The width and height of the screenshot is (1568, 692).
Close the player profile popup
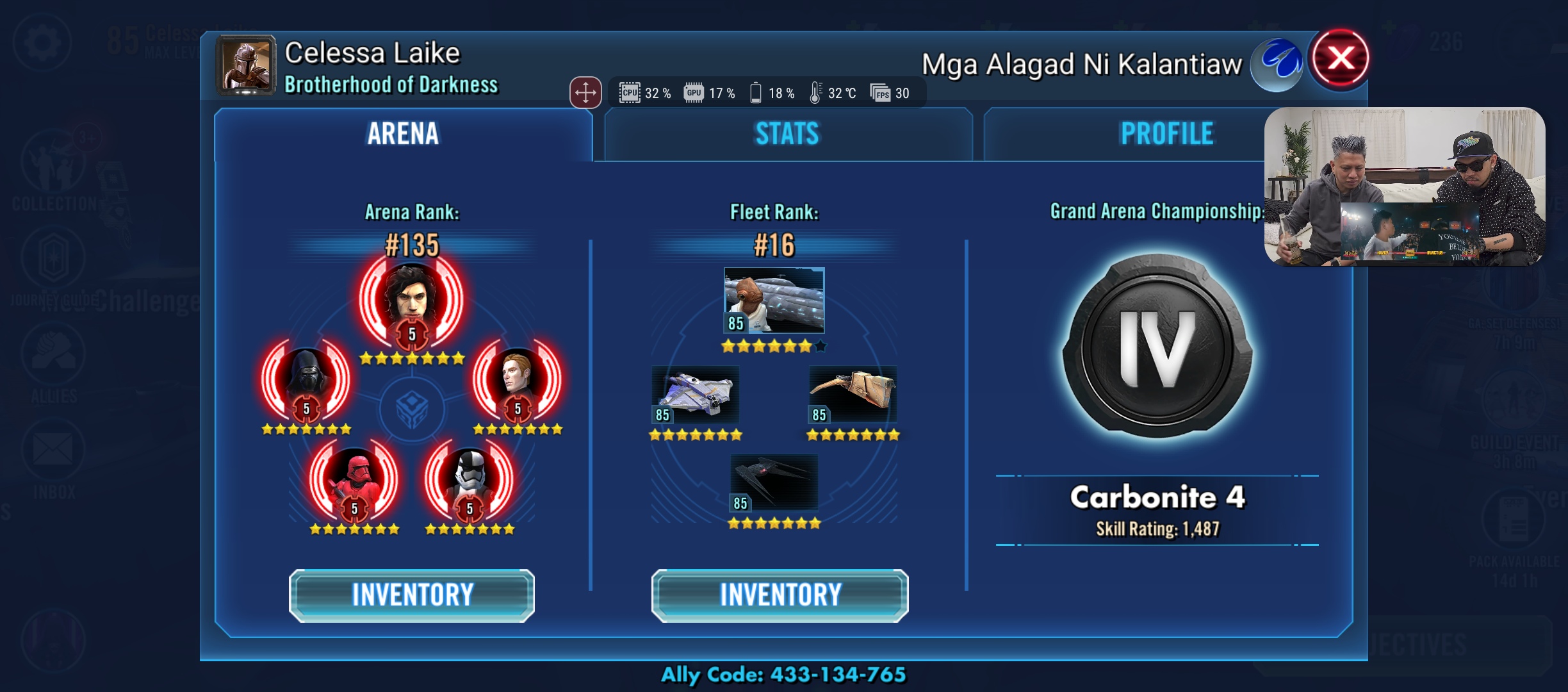coord(1340,58)
